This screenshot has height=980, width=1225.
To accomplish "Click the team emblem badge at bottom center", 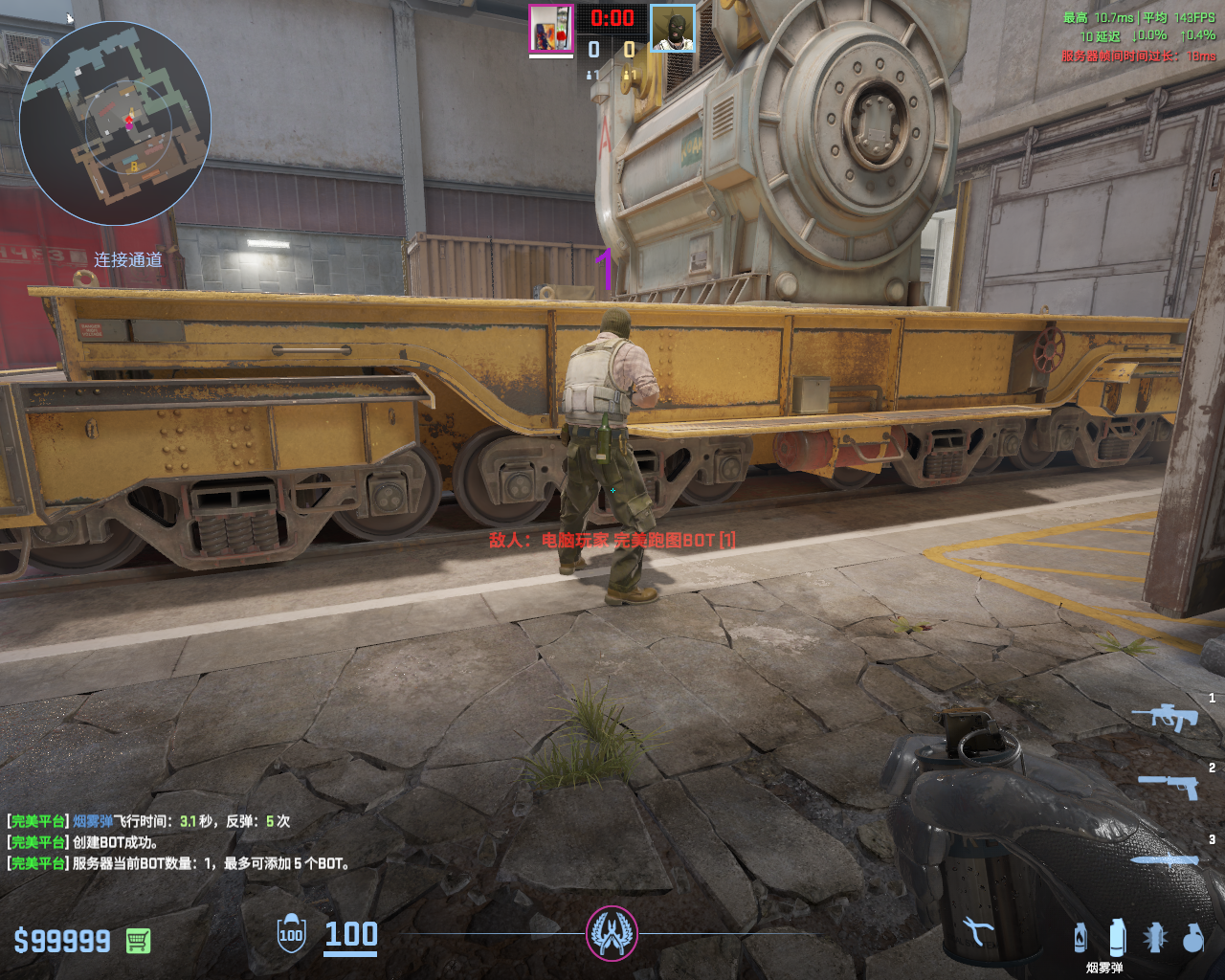I will (x=612, y=933).
